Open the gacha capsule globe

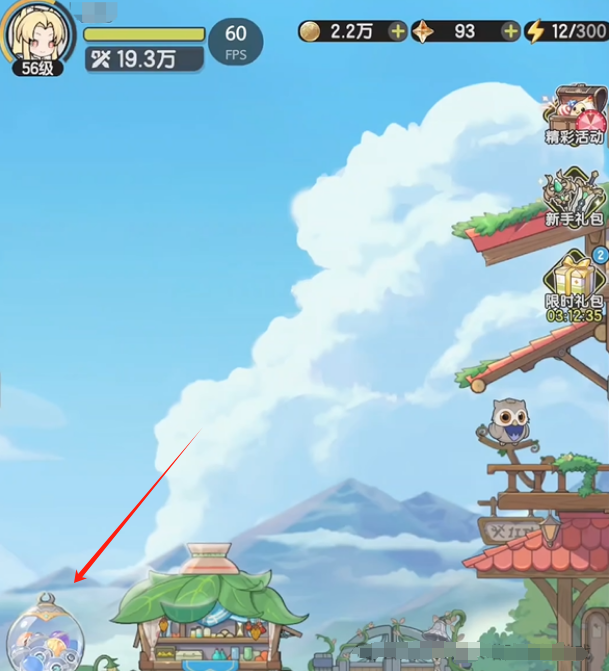46,636
